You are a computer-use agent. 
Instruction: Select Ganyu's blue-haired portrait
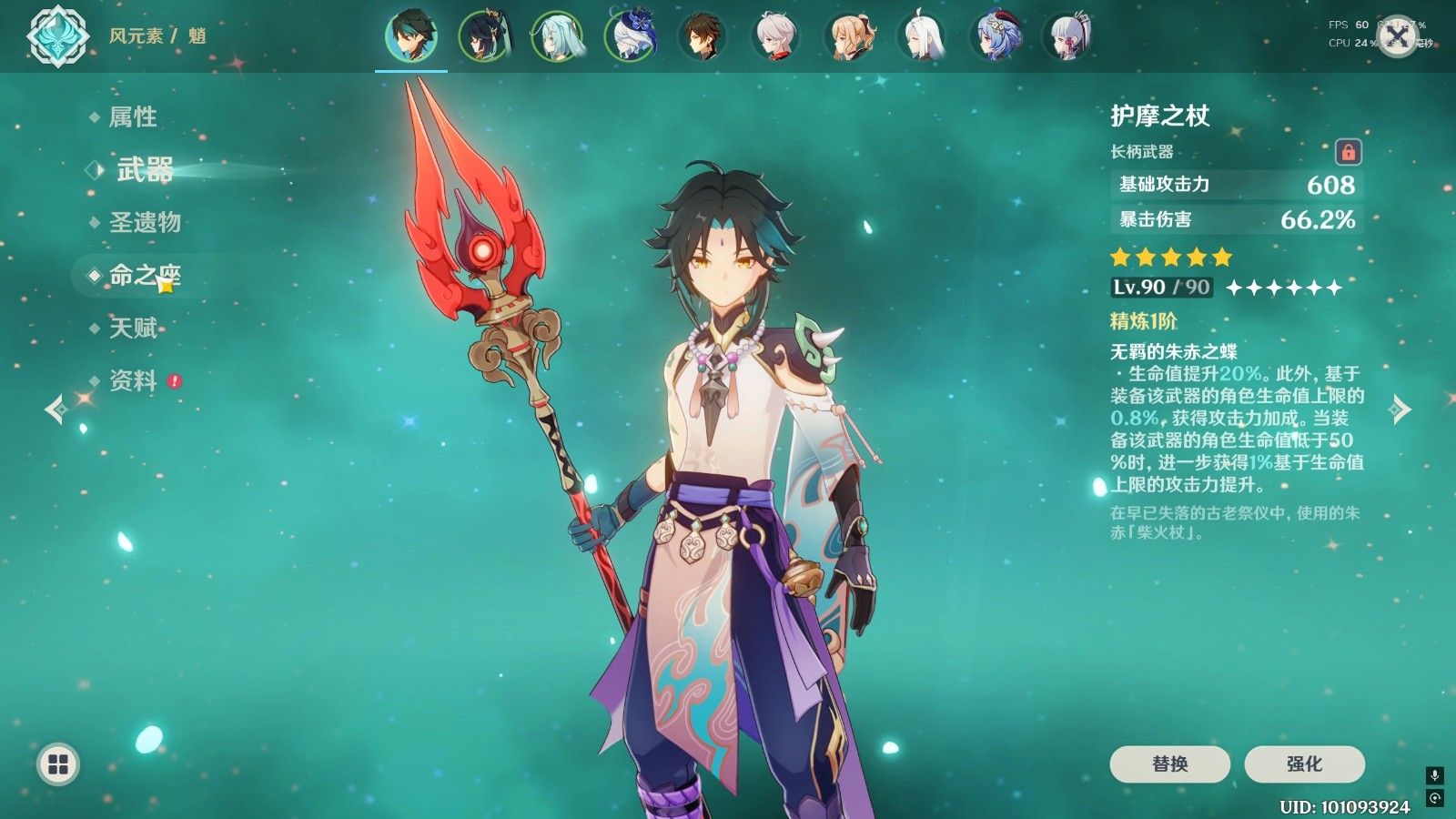point(996,37)
